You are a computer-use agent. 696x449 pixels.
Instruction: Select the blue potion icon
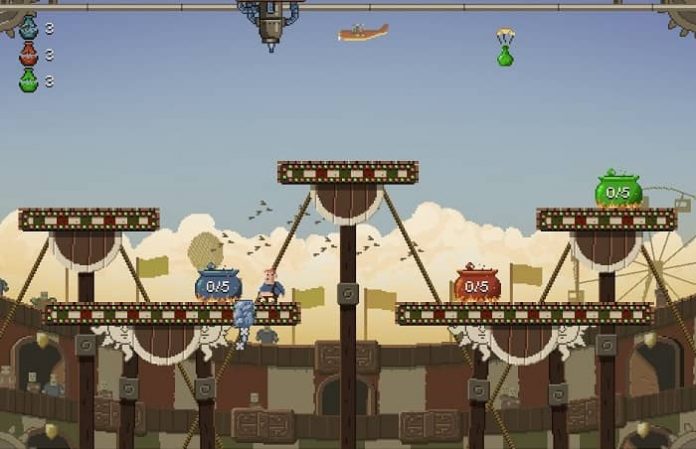pyautogui.click(x=28, y=27)
